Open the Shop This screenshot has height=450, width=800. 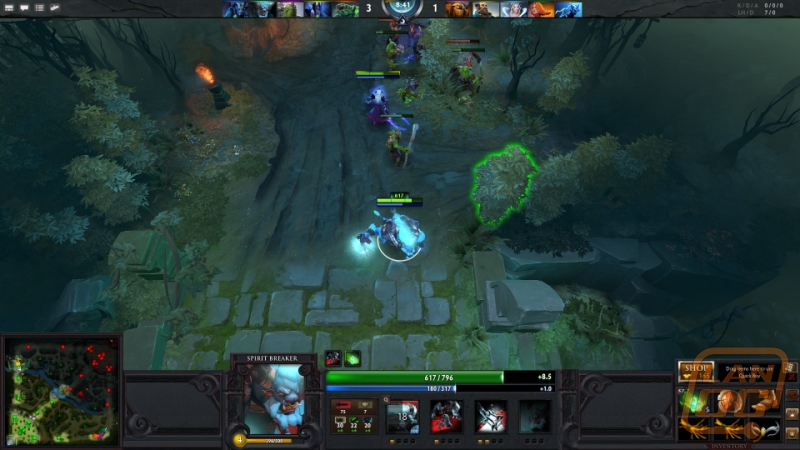694,369
